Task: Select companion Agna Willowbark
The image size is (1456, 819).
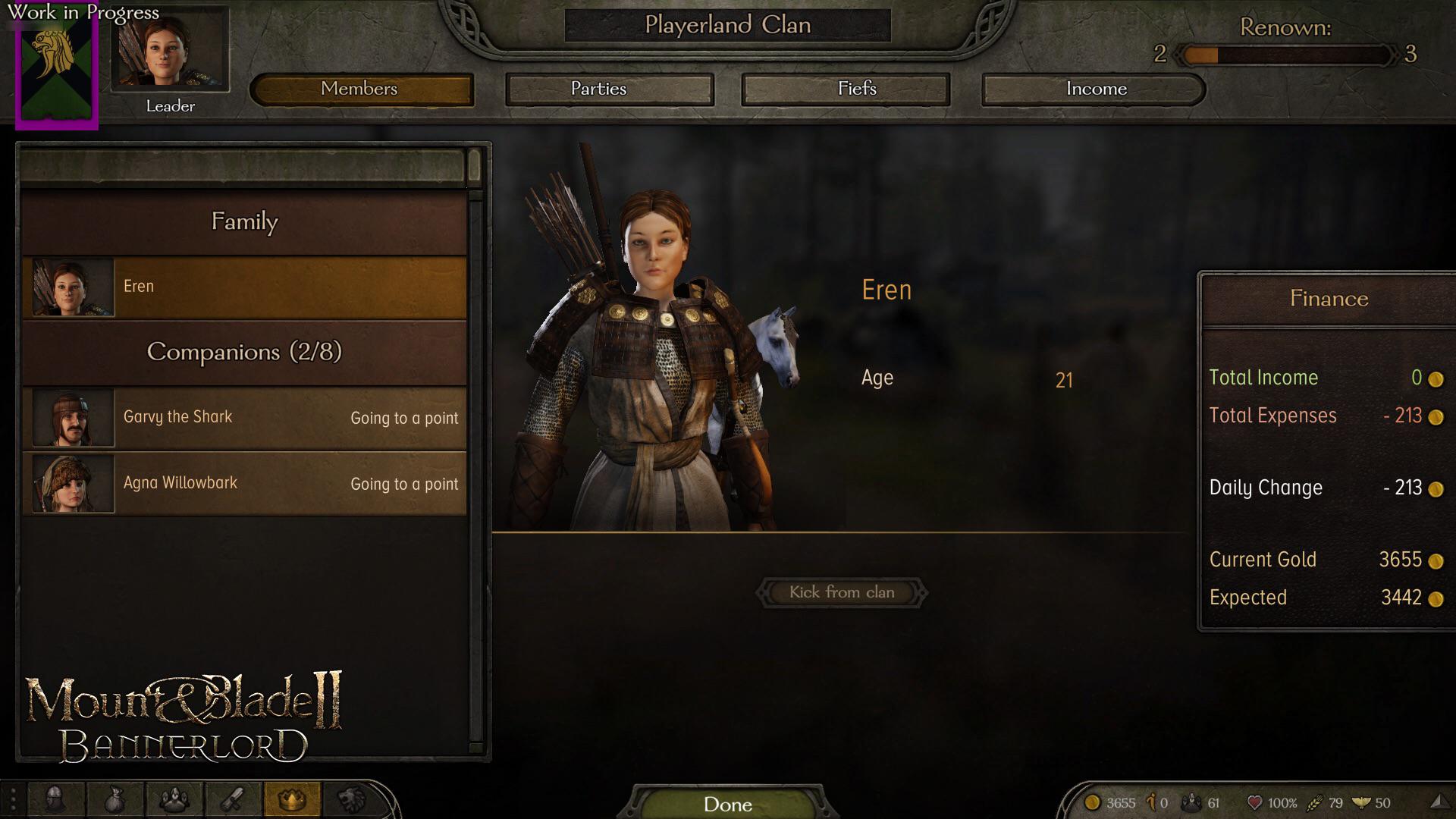Action: [243, 483]
